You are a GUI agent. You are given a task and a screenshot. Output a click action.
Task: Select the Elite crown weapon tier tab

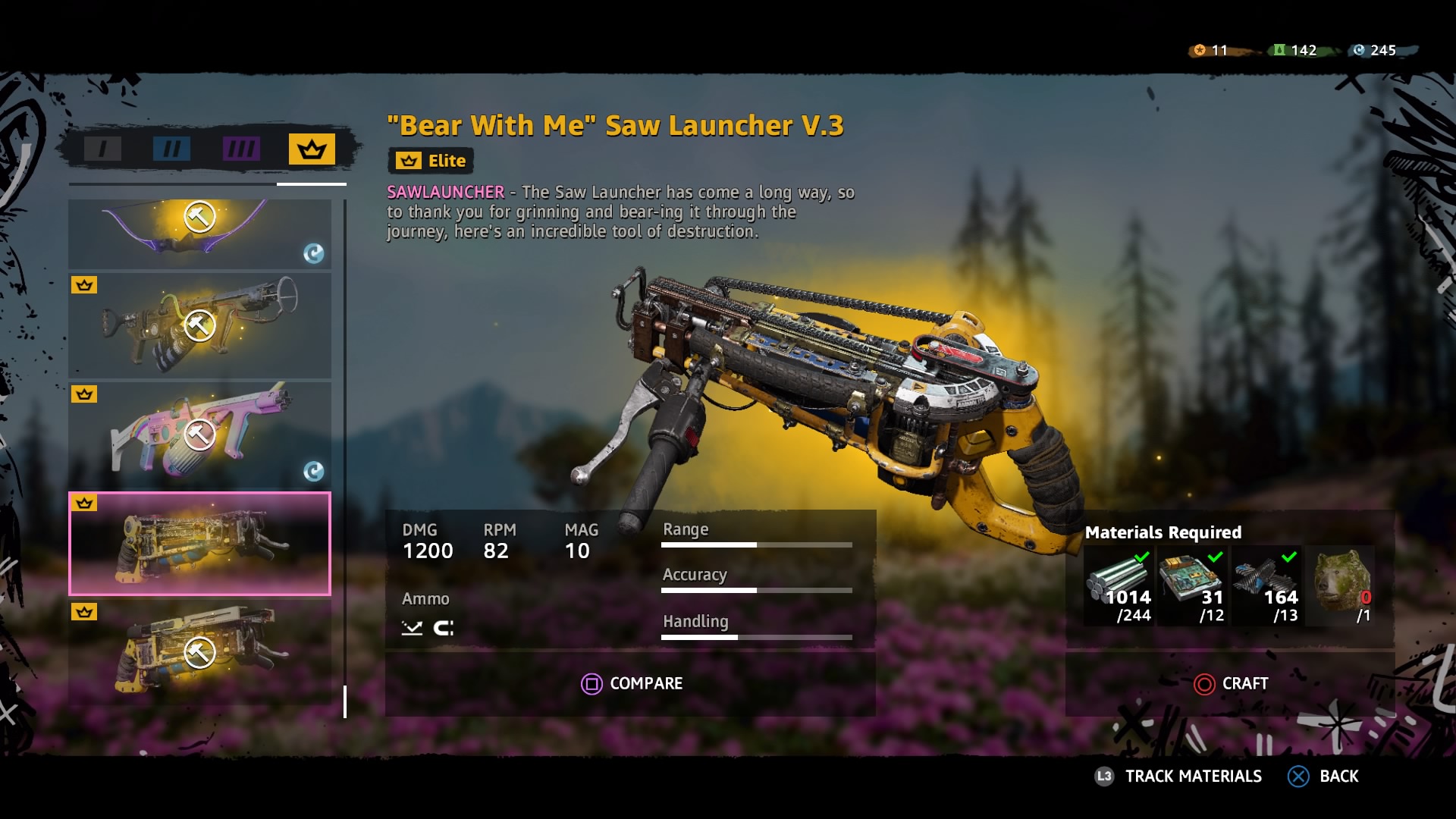pyautogui.click(x=311, y=148)
